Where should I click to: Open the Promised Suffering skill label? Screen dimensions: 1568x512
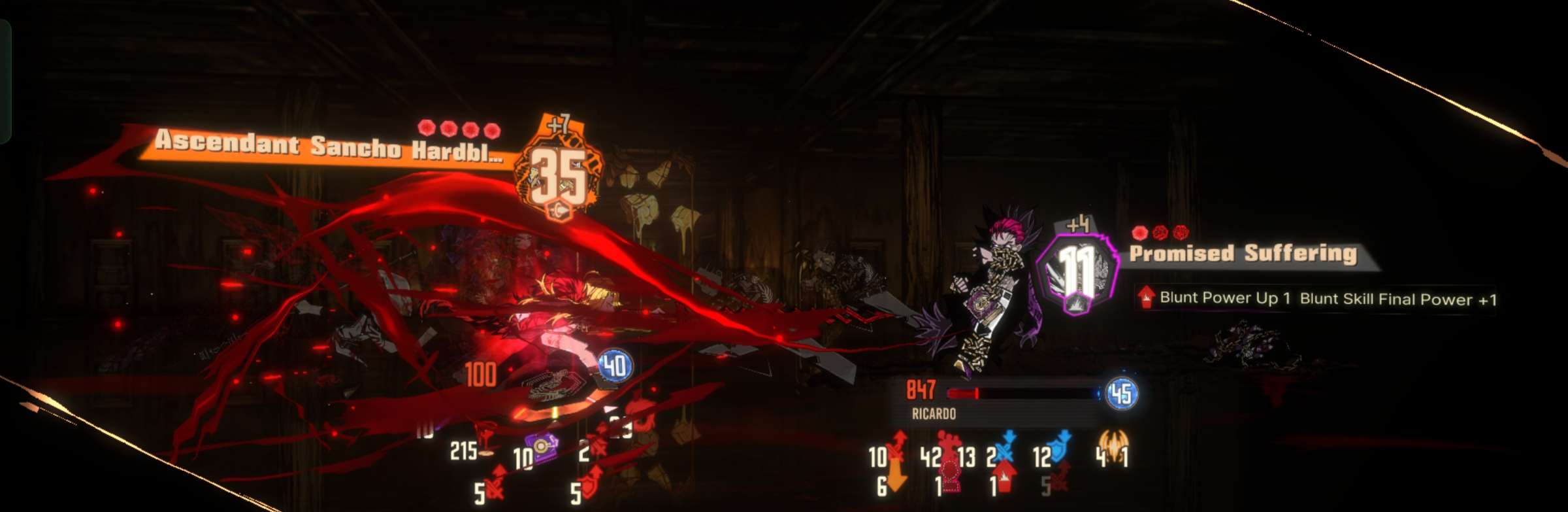pyautogui.click(x=1243, y=254)
